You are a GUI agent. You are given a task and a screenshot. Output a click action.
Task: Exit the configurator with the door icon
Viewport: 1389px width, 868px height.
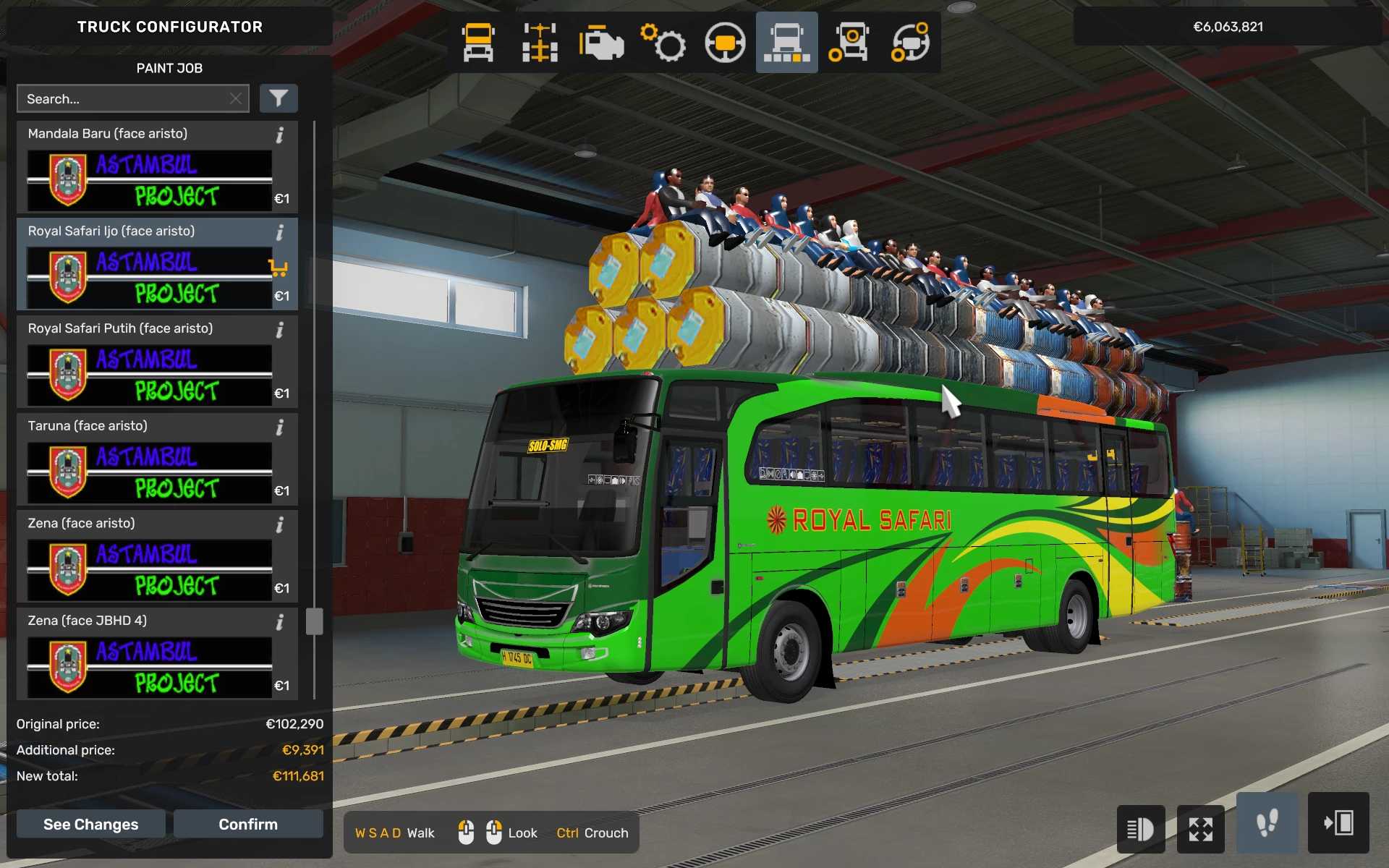click(1338, 823)
